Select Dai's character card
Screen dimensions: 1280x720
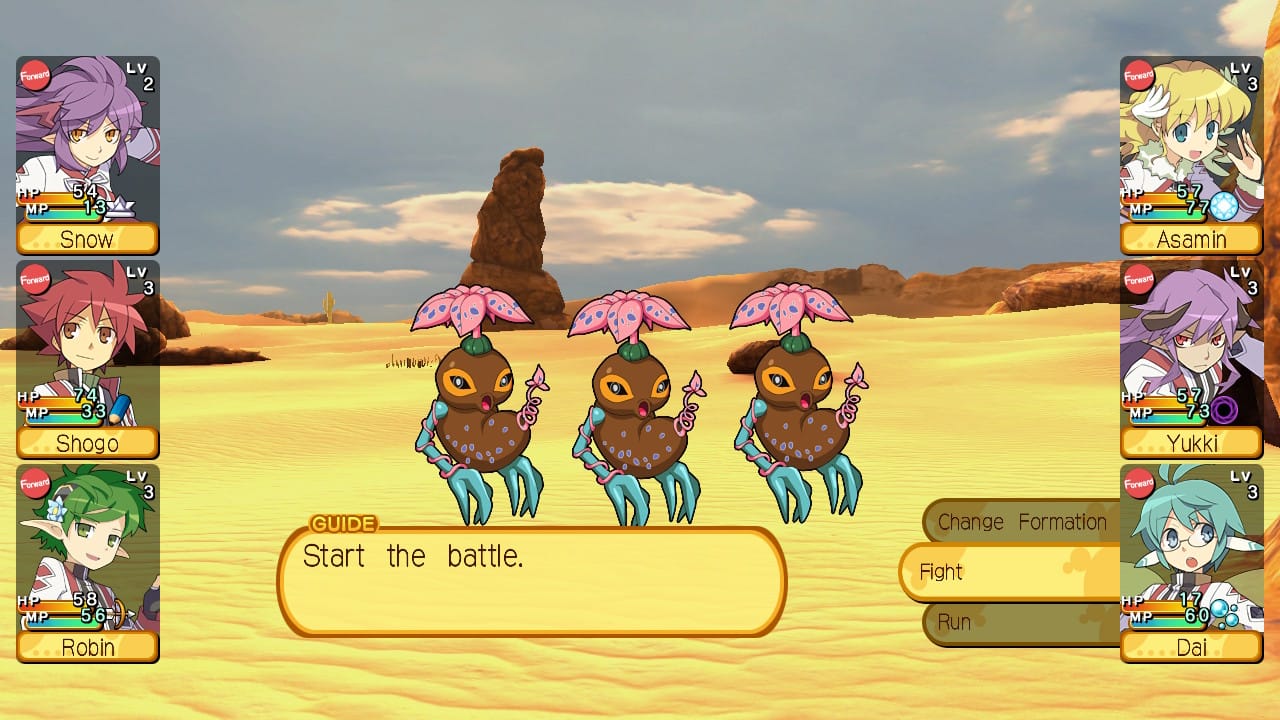click(x=1191, y=563)
